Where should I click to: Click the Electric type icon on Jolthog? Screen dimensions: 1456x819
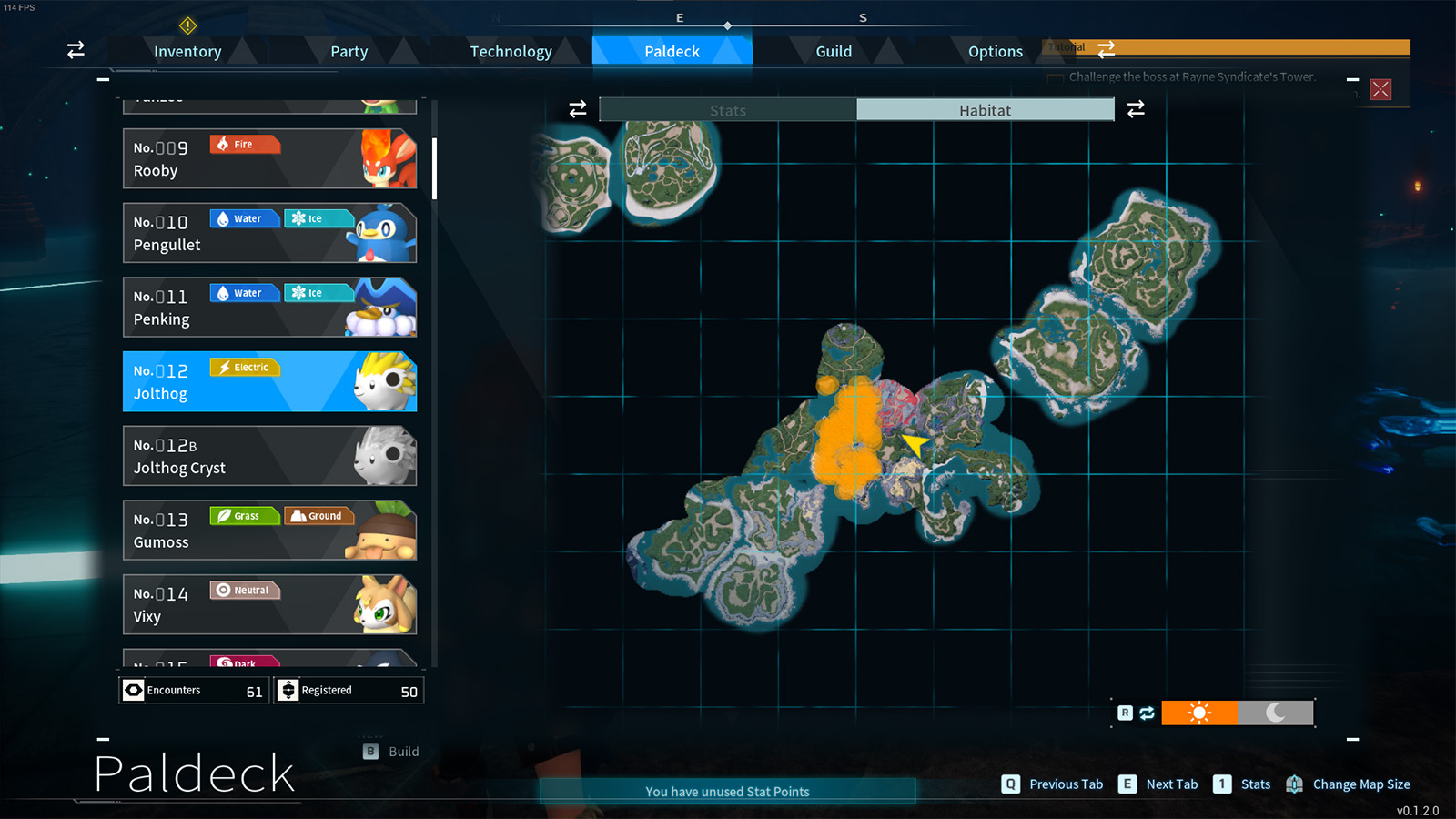click(244, 367)
